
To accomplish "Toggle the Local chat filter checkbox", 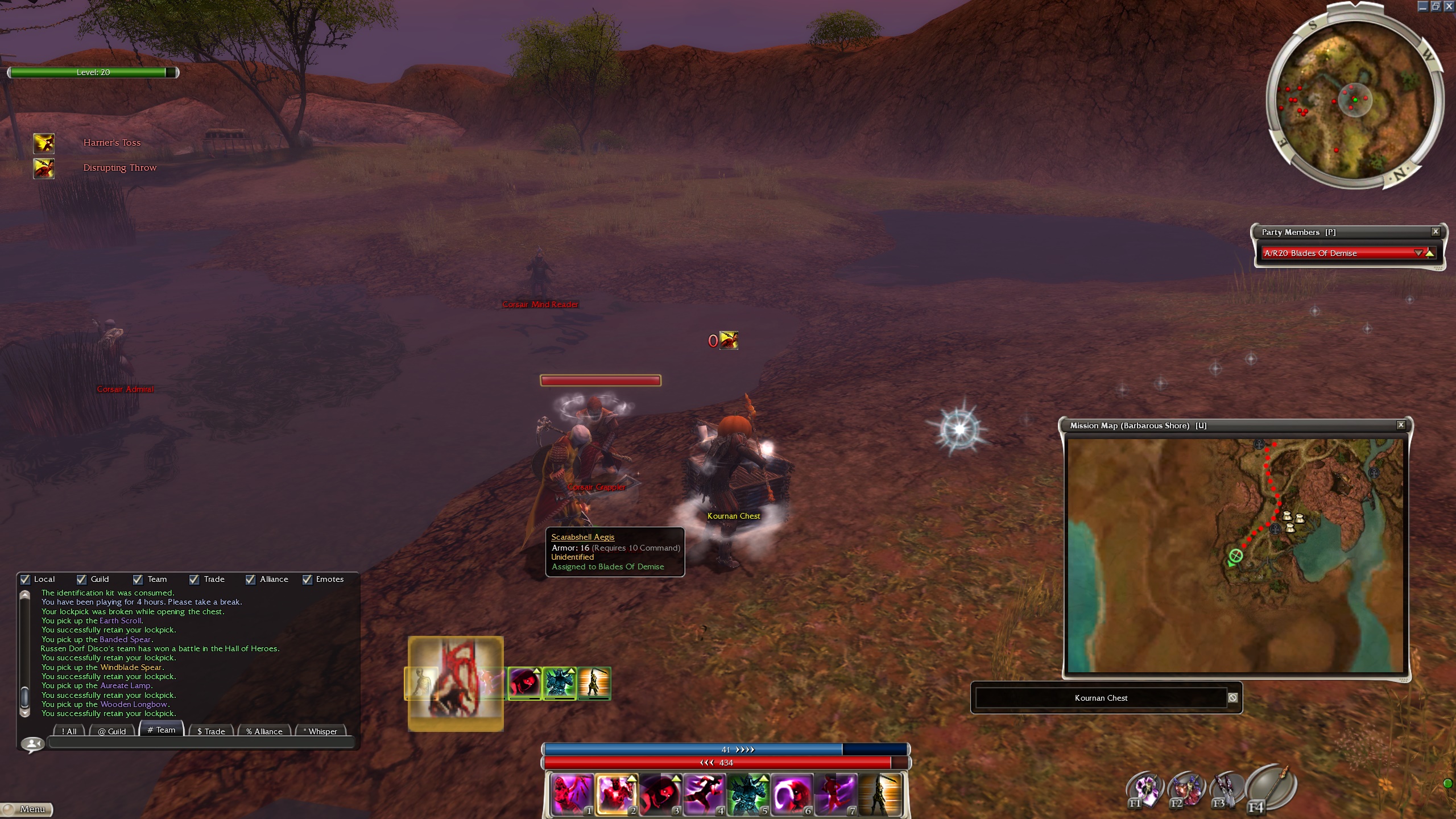I will click(x=25, y=580).
